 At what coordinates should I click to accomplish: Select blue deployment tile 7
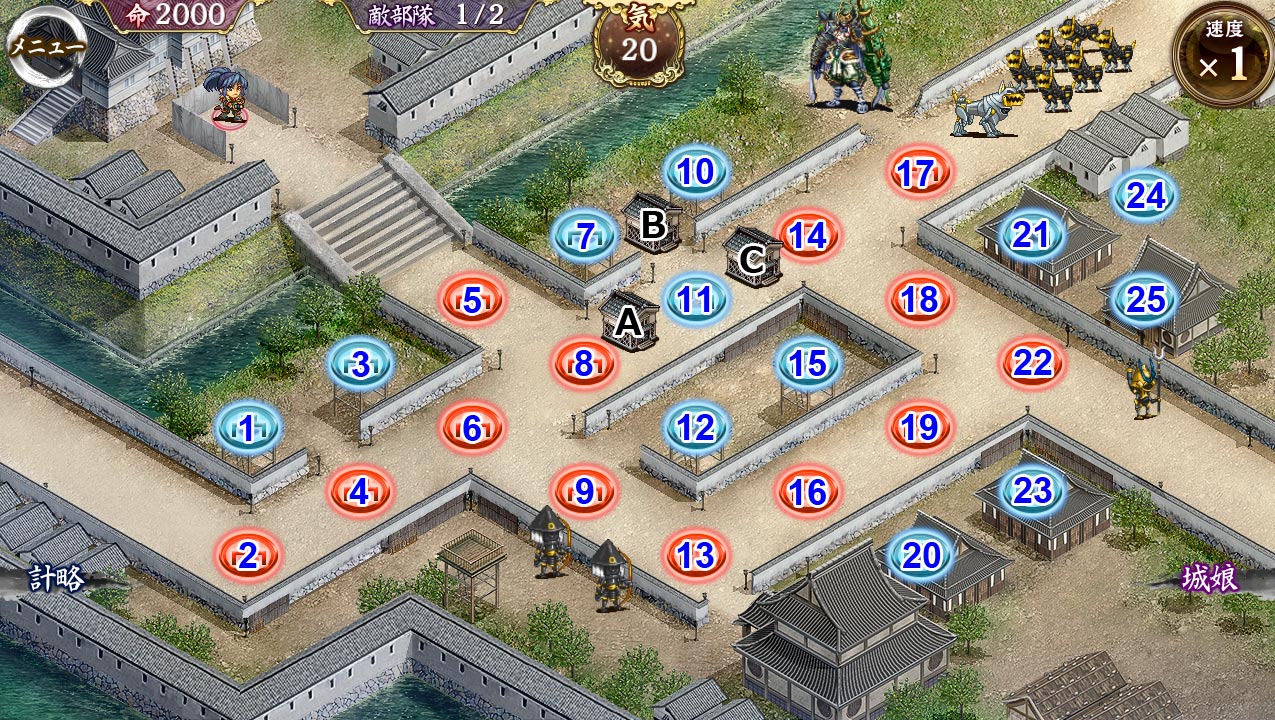pyautogui.click(x=585, y=237)
